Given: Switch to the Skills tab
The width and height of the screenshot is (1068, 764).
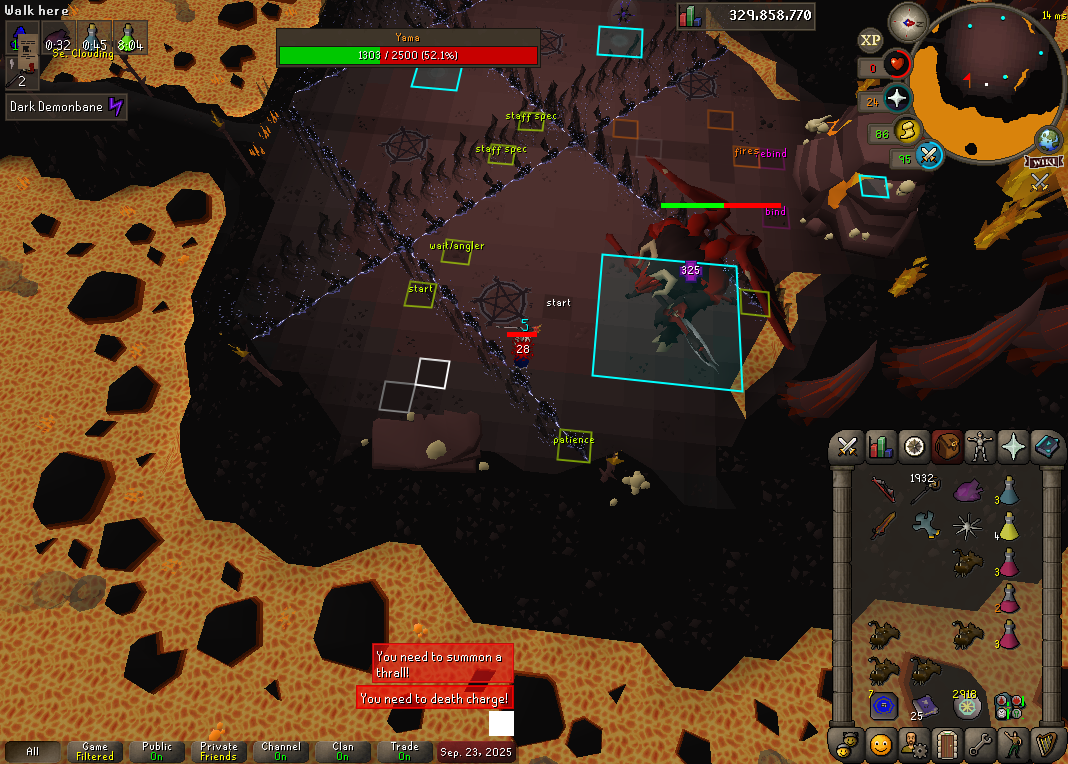Looking at the screenshot, I should pos(881,446).
